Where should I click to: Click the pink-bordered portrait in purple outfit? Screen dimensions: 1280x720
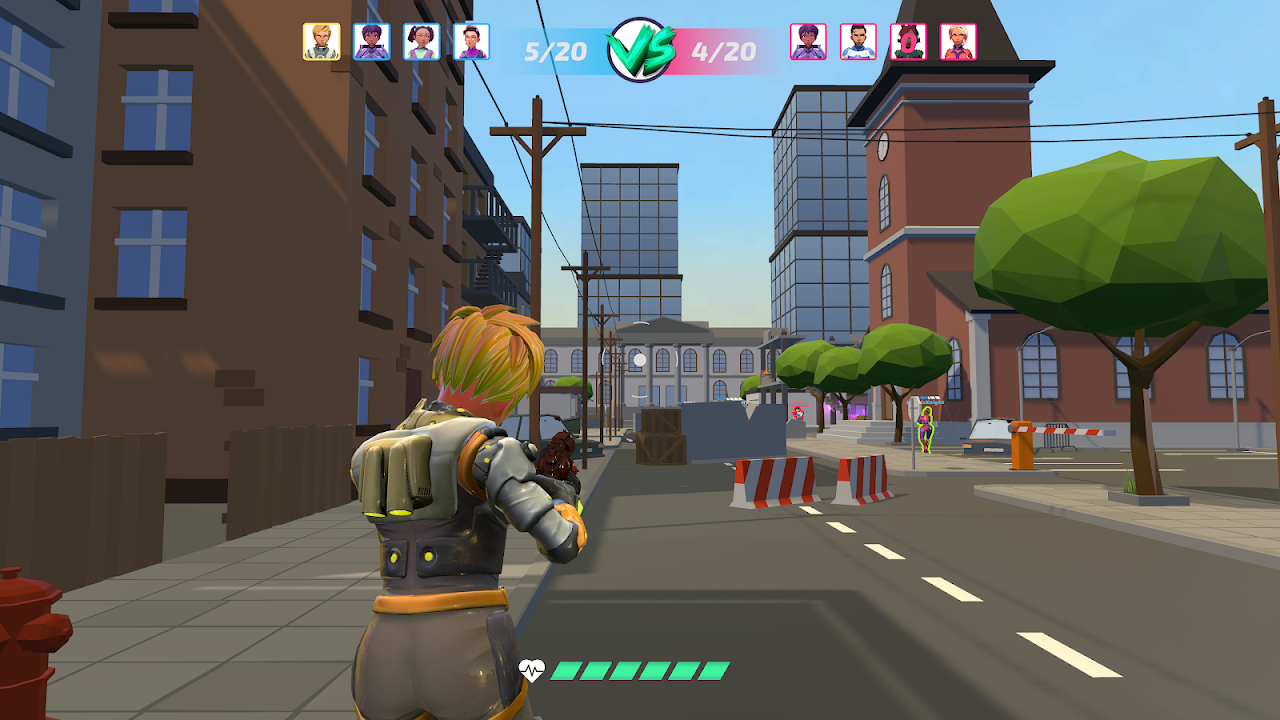click(x=808, y=42)
